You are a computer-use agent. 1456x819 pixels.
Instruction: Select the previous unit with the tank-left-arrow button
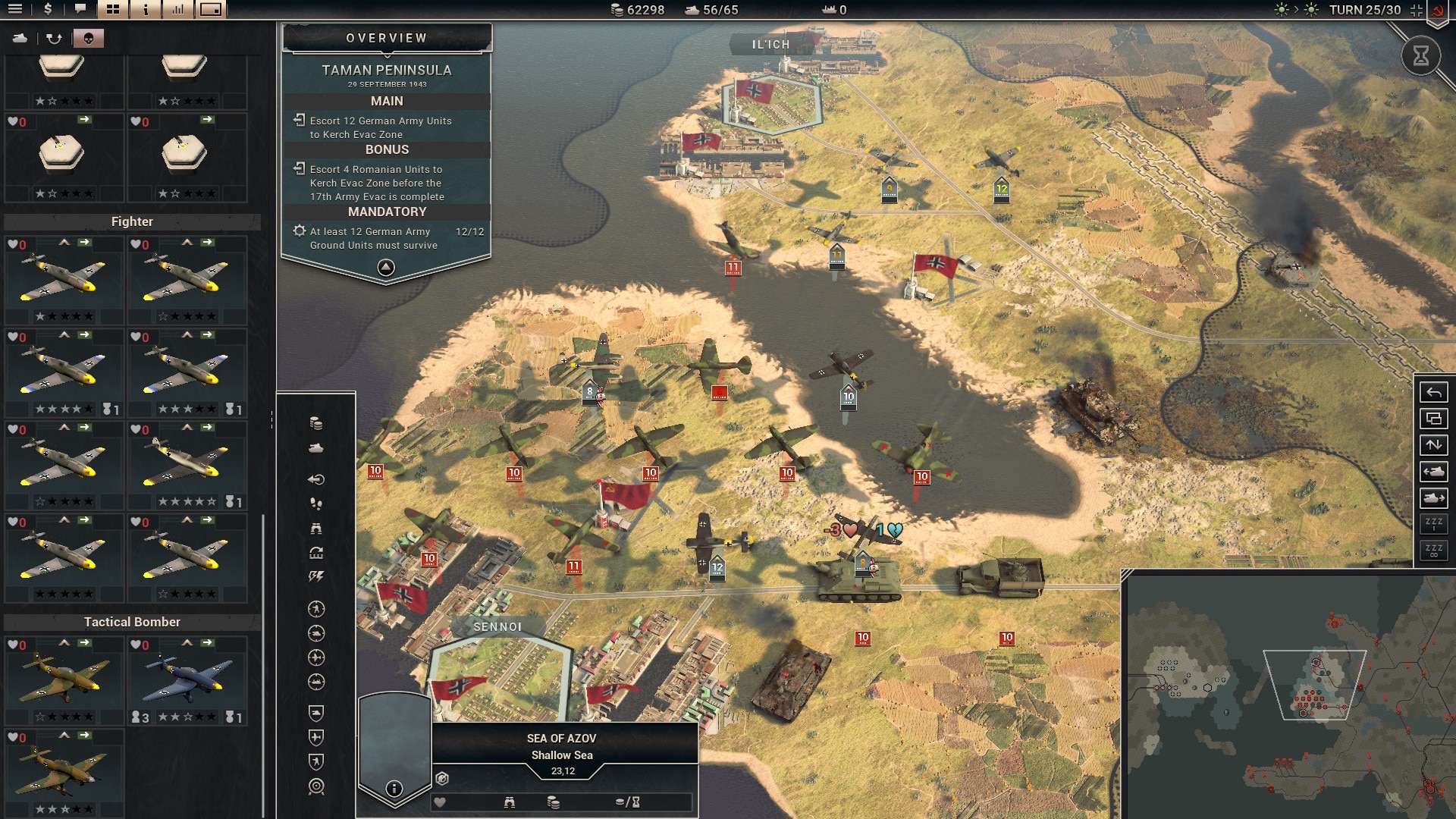[x=1433, y=472]
